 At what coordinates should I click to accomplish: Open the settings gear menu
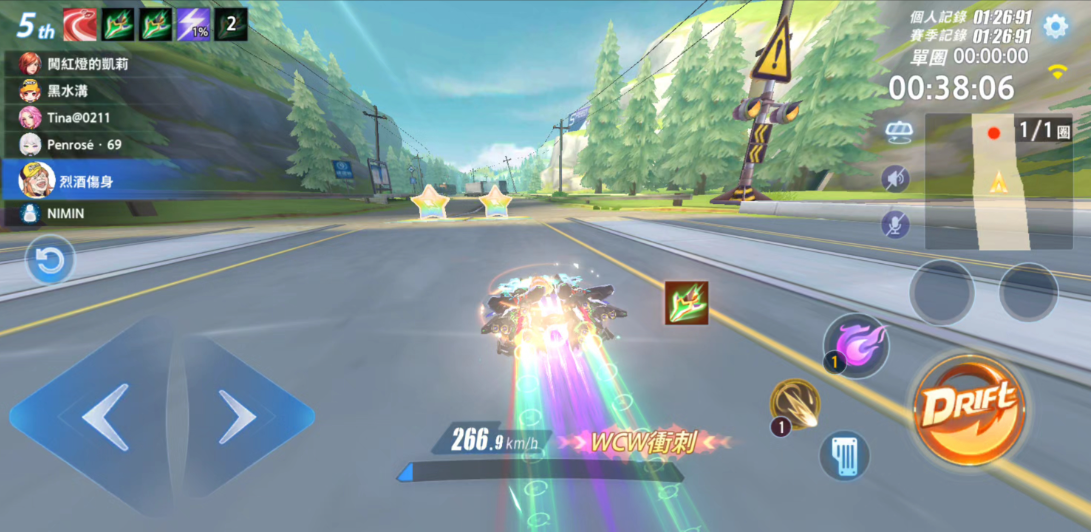click(1056, 26)
